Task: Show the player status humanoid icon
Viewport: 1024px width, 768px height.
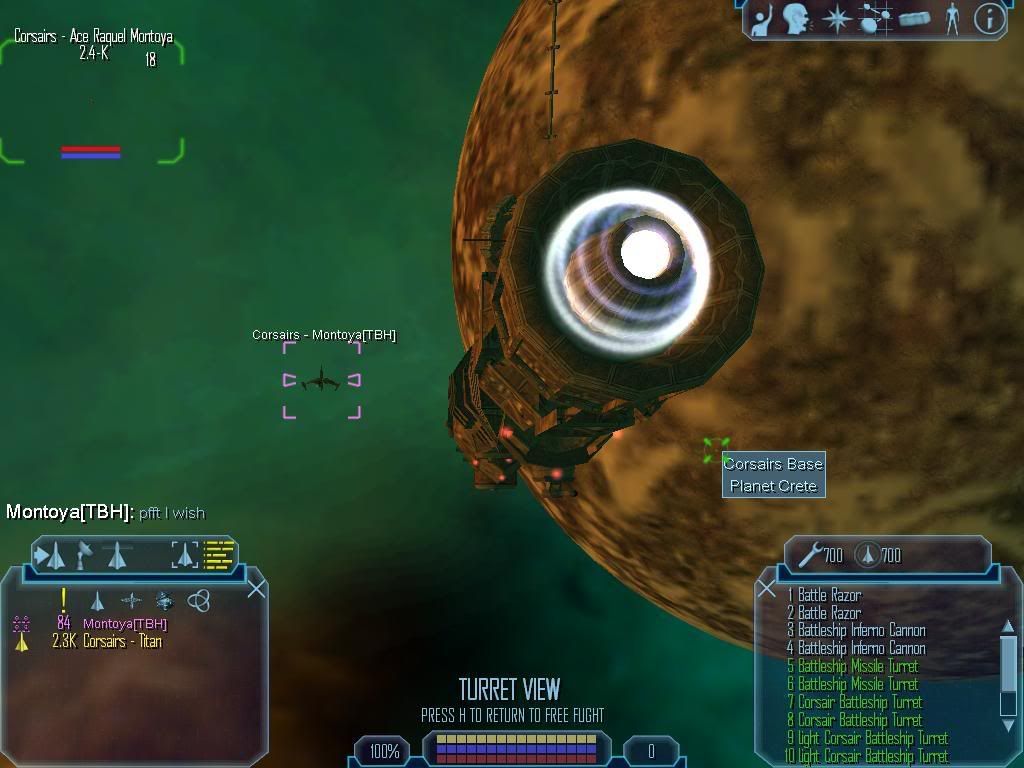Action: click(x=952, y=18)
